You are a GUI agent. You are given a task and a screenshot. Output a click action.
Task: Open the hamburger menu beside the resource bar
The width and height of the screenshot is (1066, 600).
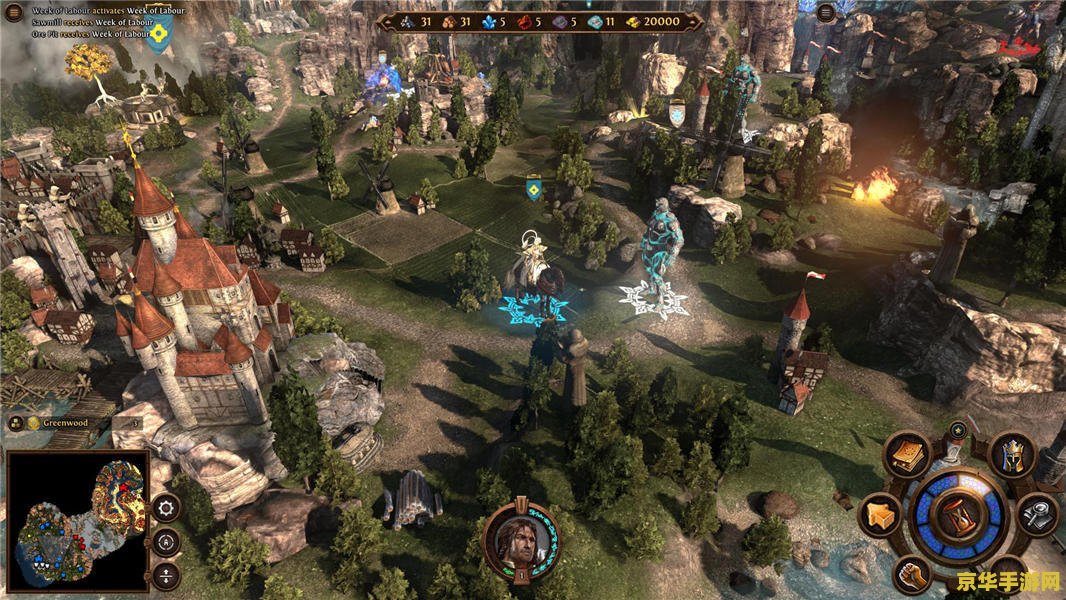click(825, 13)
